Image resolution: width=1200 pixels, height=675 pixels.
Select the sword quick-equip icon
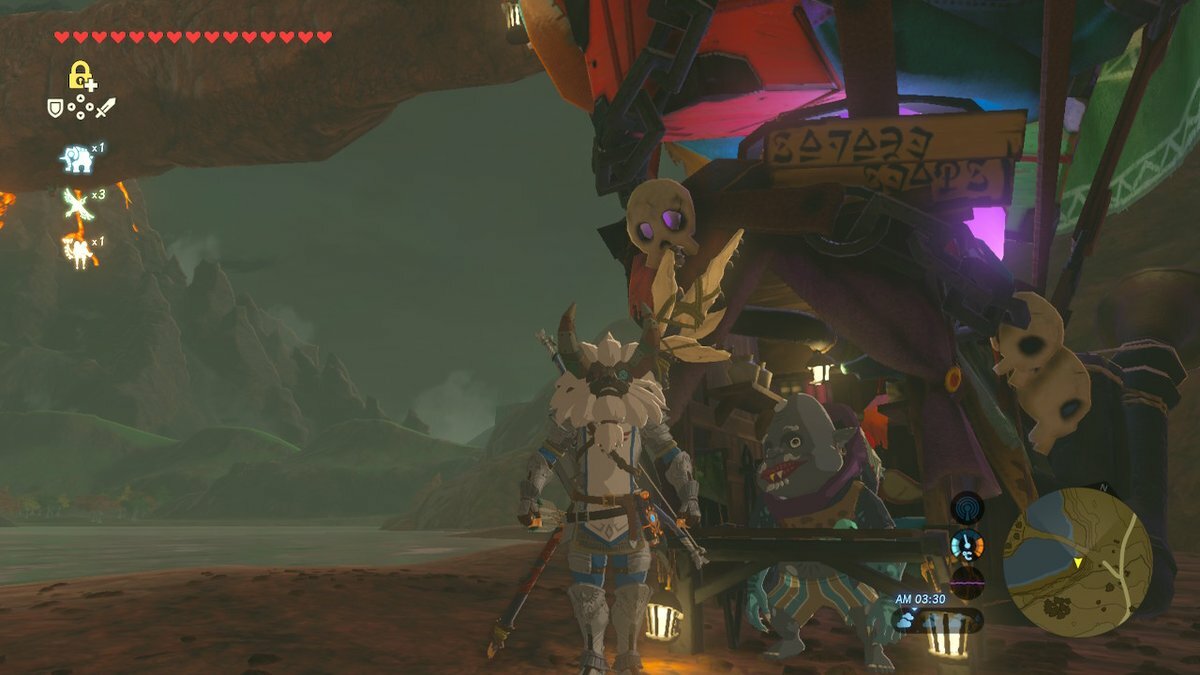(x=105, y=108)
